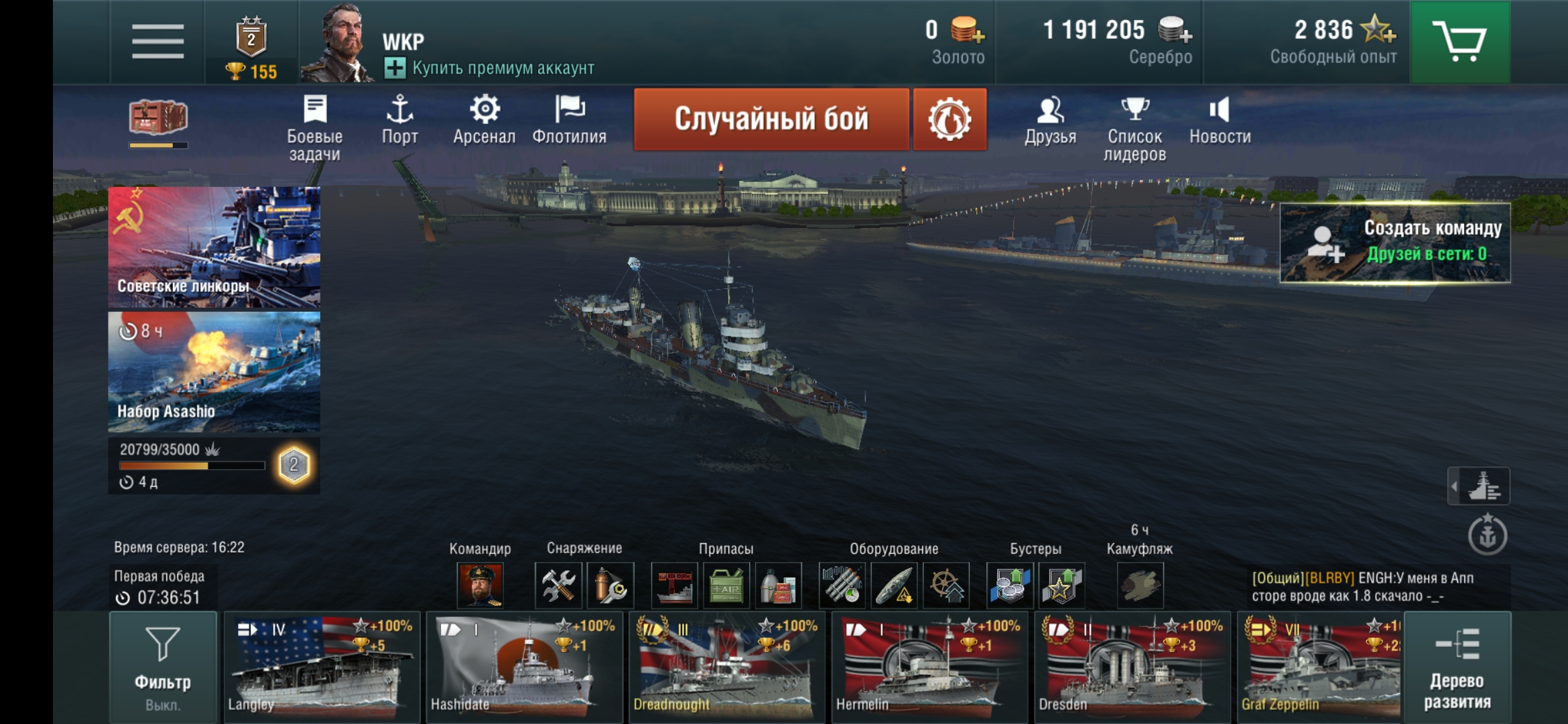Open the Флотилия menu

point(569,121)
